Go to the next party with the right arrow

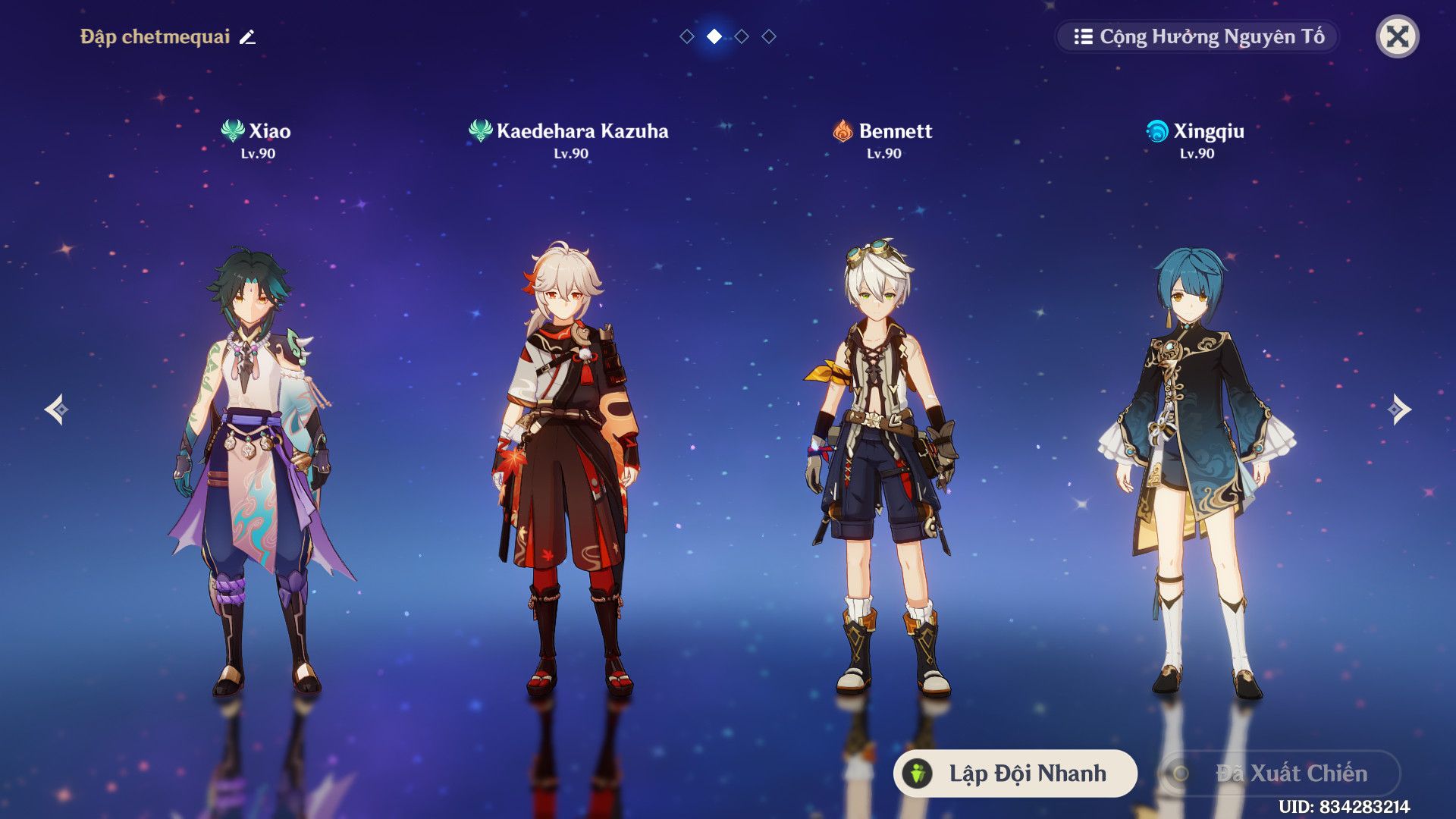1399,409
